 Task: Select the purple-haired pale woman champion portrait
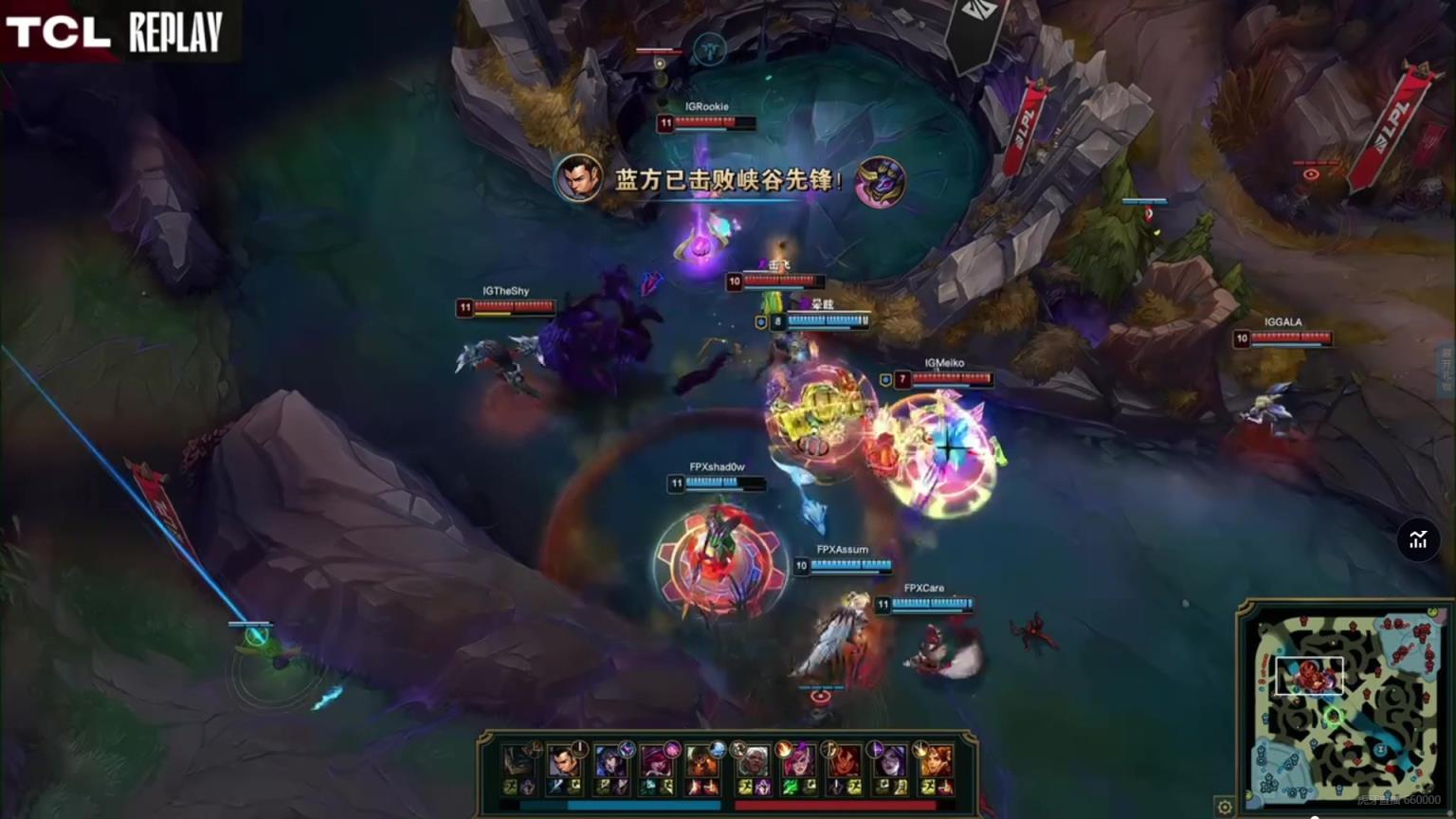coord(889,761)
